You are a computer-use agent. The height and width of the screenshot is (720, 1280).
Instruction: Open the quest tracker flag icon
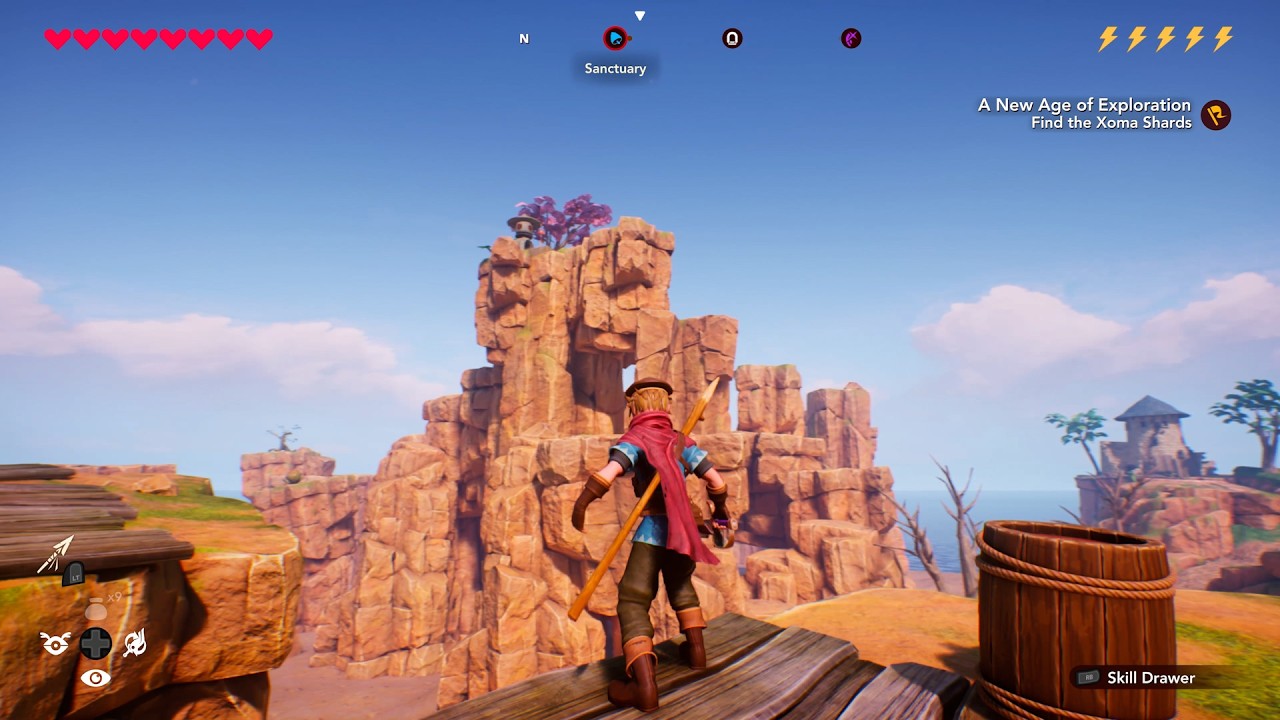click(x=1216, y=114)
